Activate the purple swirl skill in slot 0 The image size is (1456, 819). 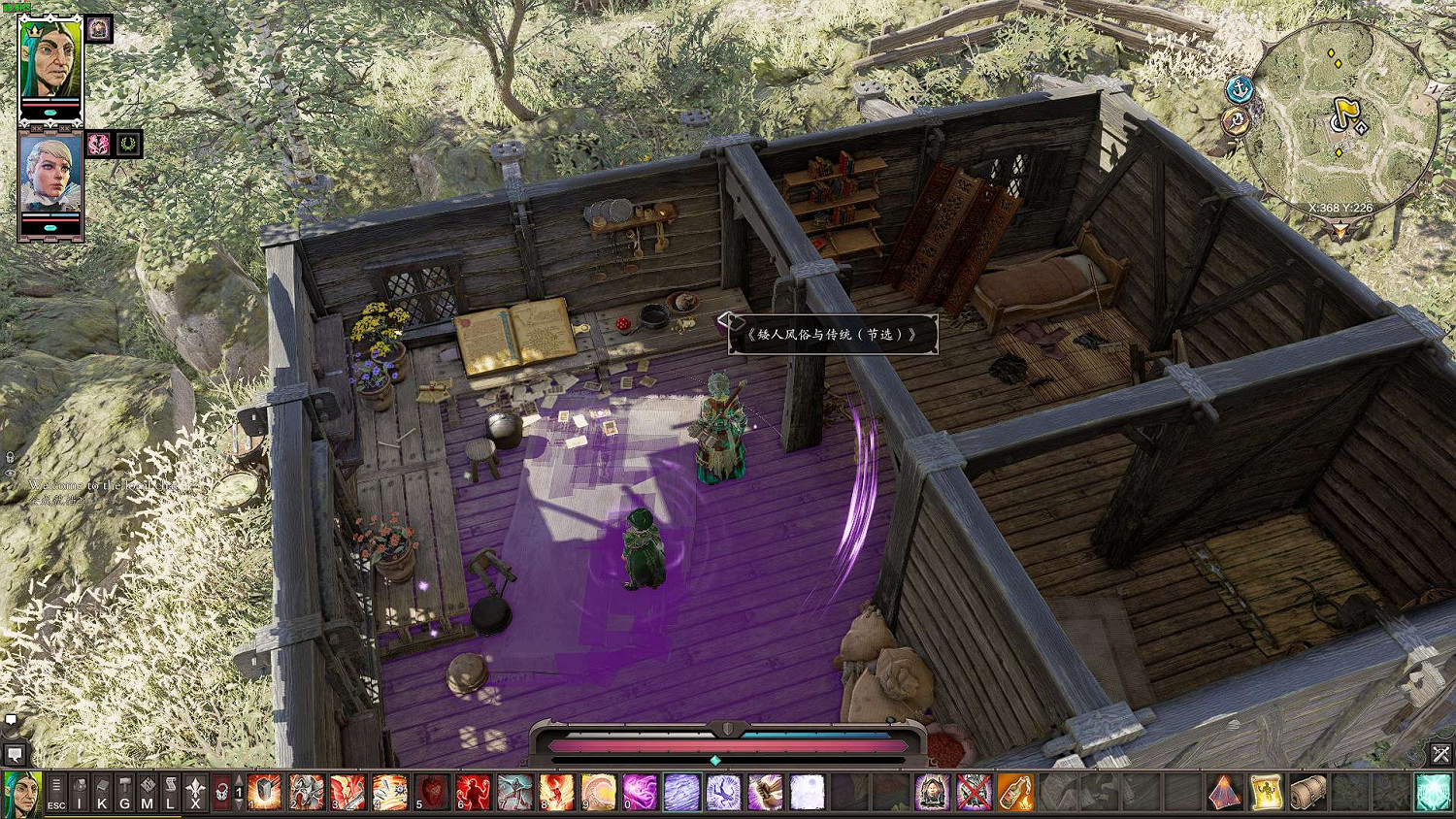click(x=640, y=793)
